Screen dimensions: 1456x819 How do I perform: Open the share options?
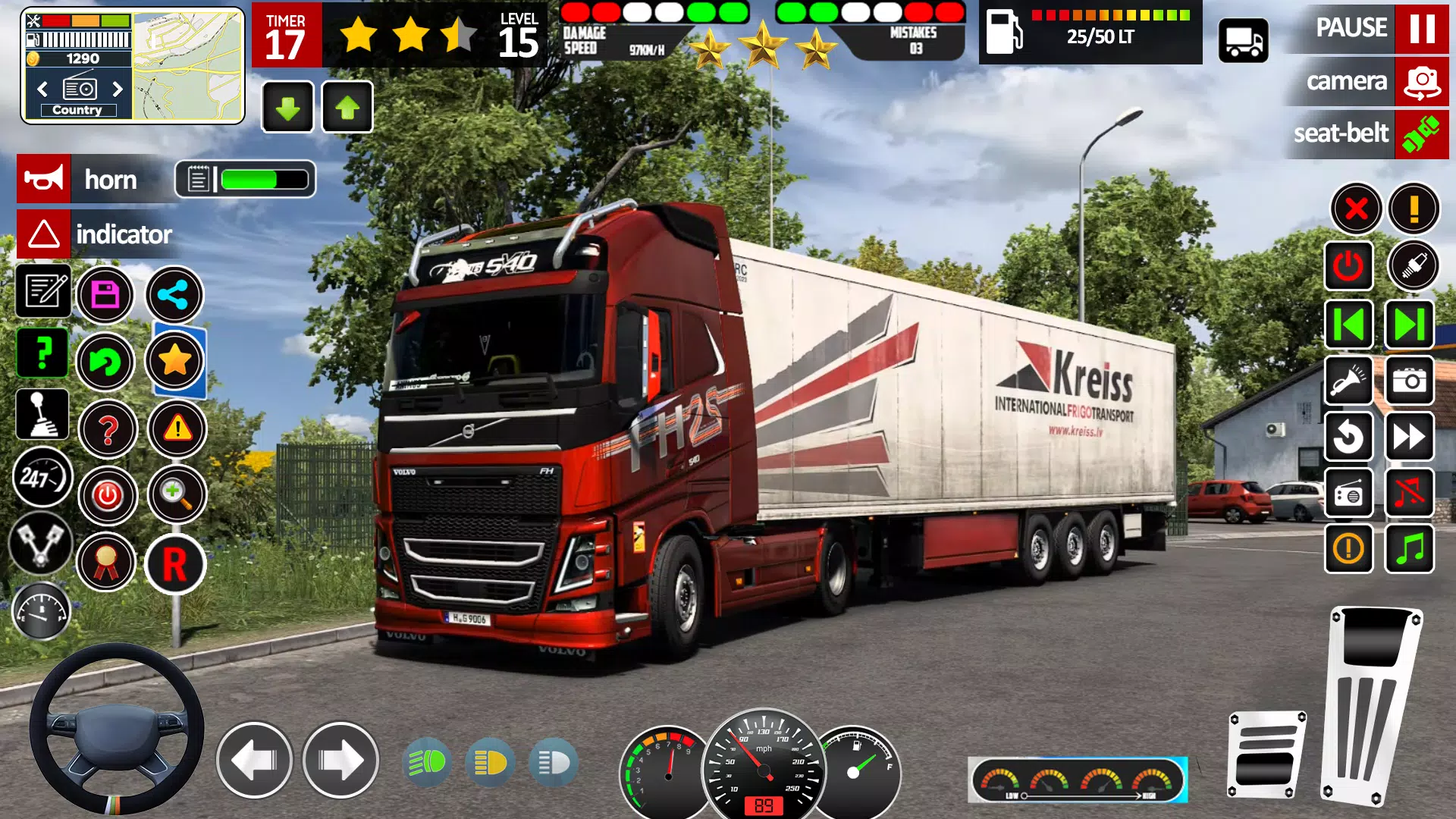pyautogui.click(x=174, y=294)
